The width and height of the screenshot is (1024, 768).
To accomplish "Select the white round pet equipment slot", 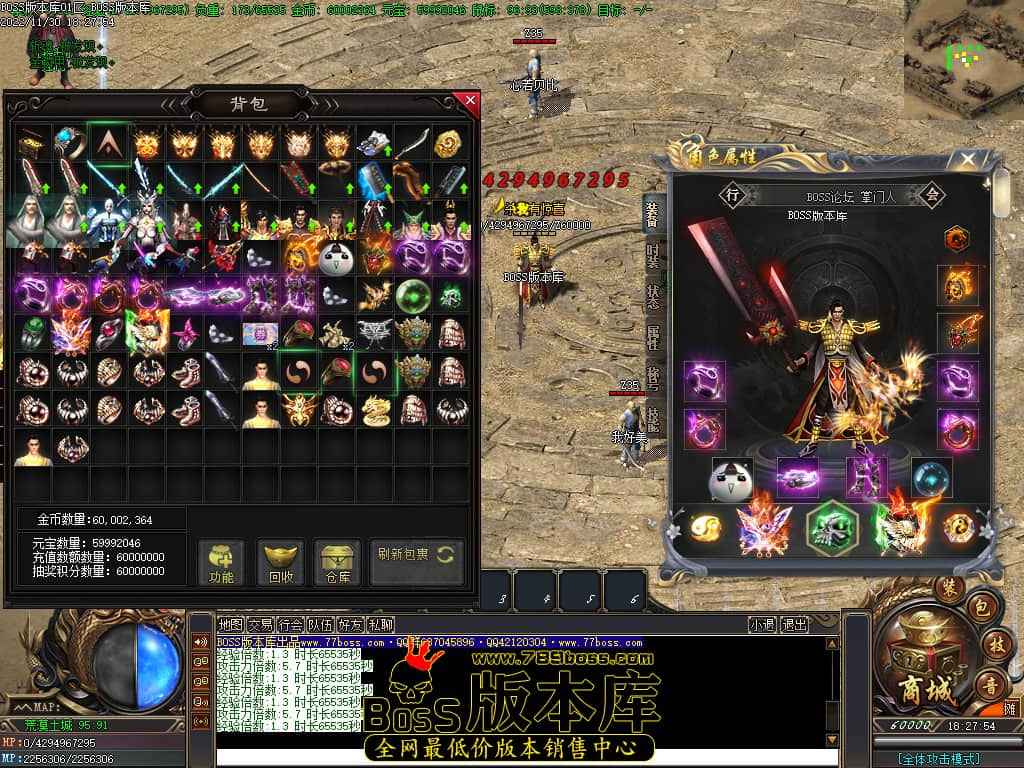I will pos(731,480).
